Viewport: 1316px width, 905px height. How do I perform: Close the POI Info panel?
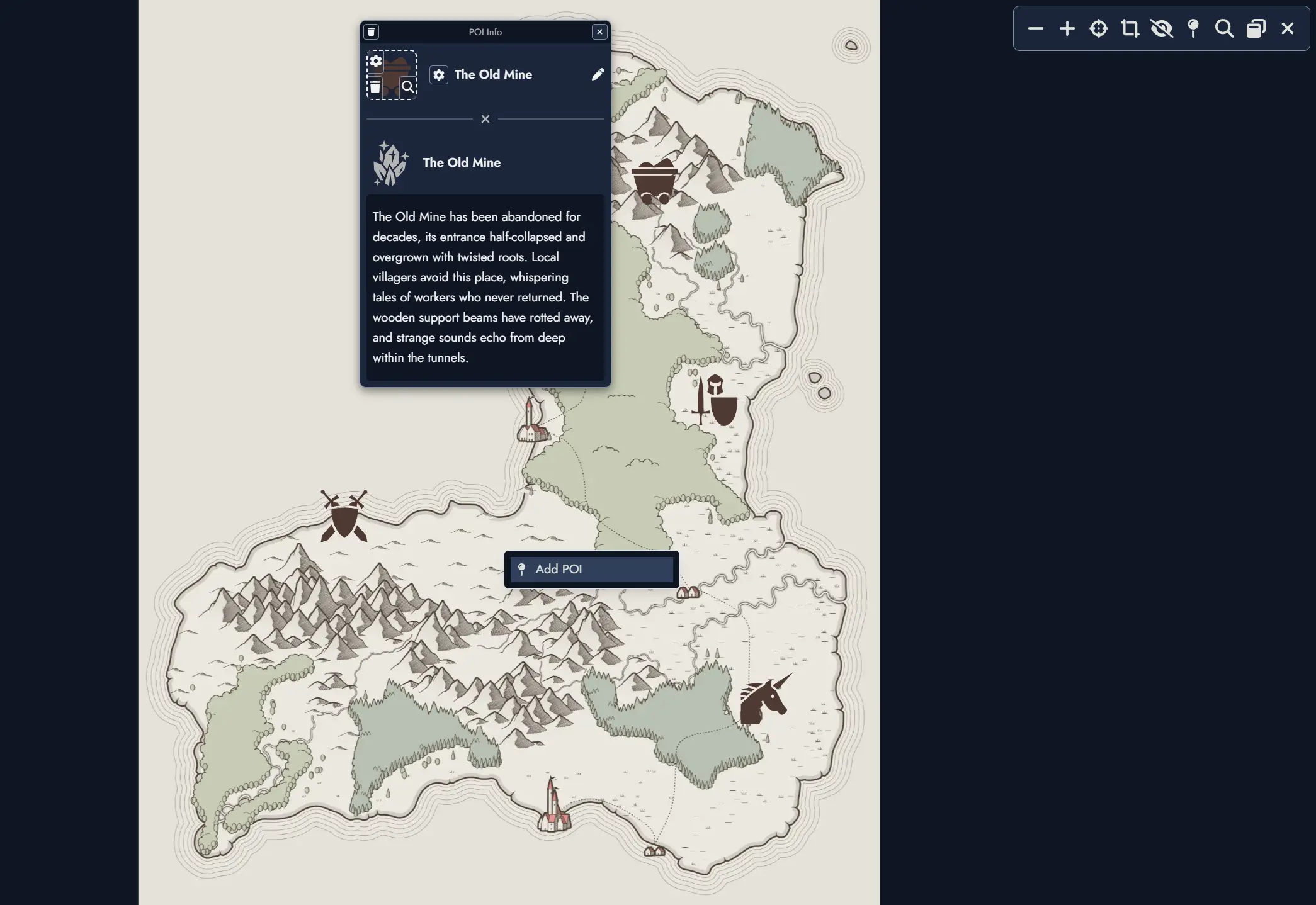pyautogui.click(x=599, y=31)
